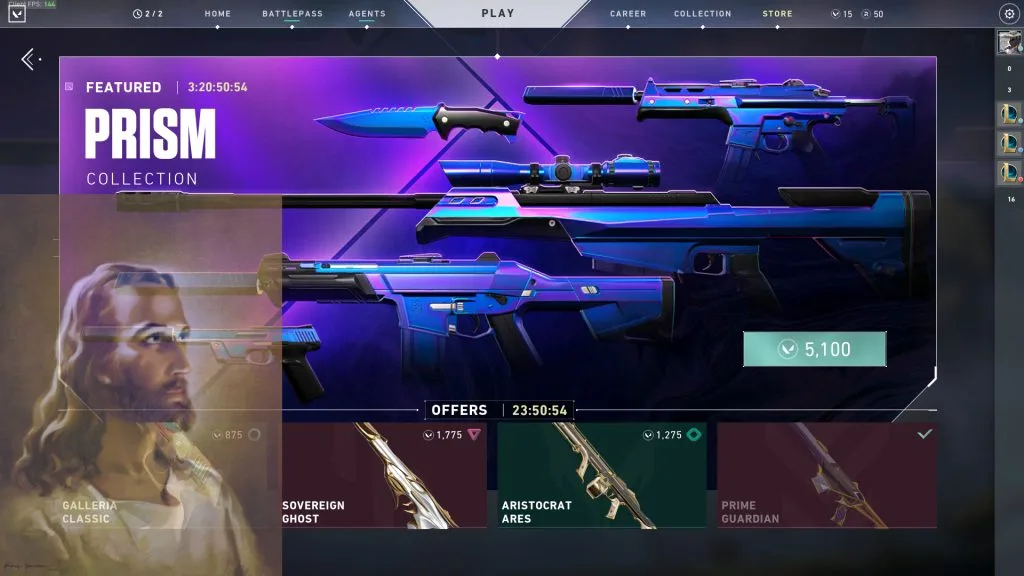Open the Home tab
The height and width of the screenshot is (576, 1024).
pyautogui.click(x=217, y=14)
